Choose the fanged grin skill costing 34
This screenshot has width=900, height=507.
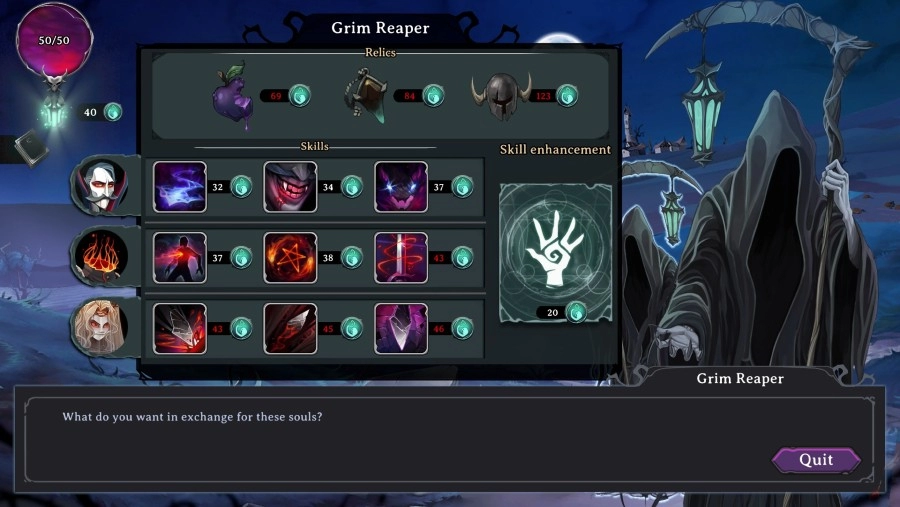point(290,187)
